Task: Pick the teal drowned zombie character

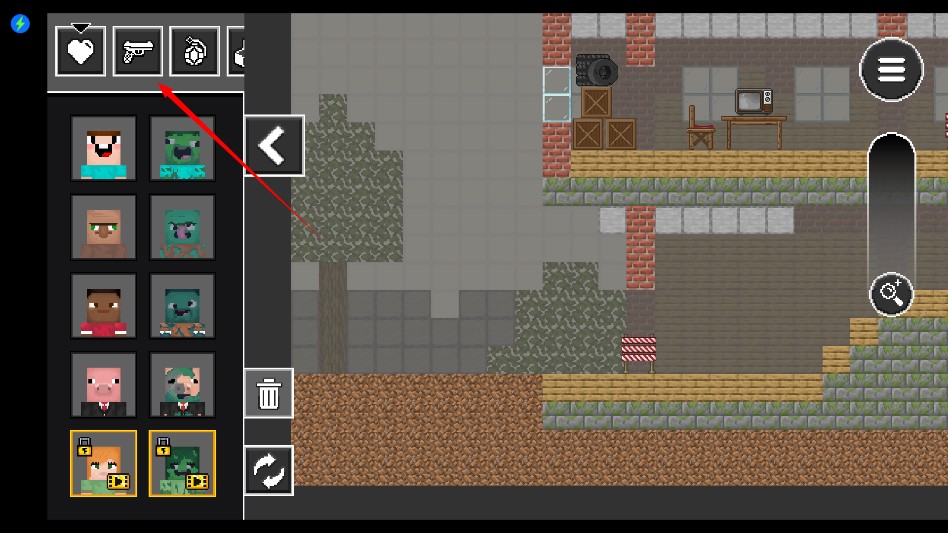Action: (x=182, y=306)
